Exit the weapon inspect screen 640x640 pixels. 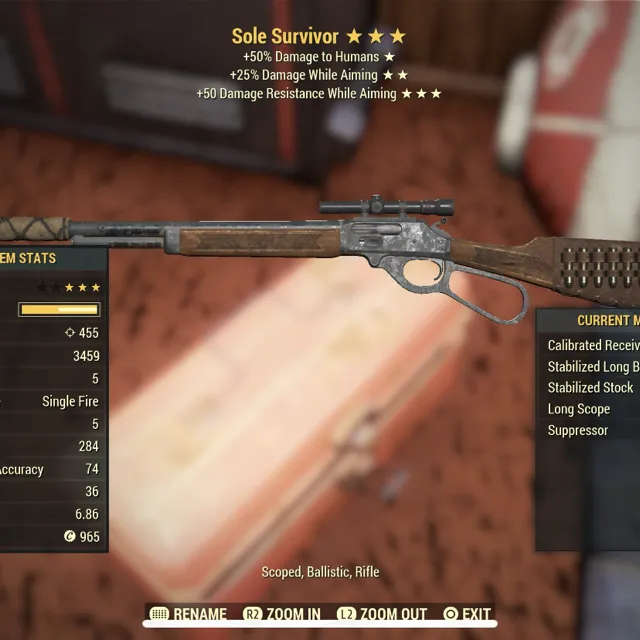coord(467,614)
